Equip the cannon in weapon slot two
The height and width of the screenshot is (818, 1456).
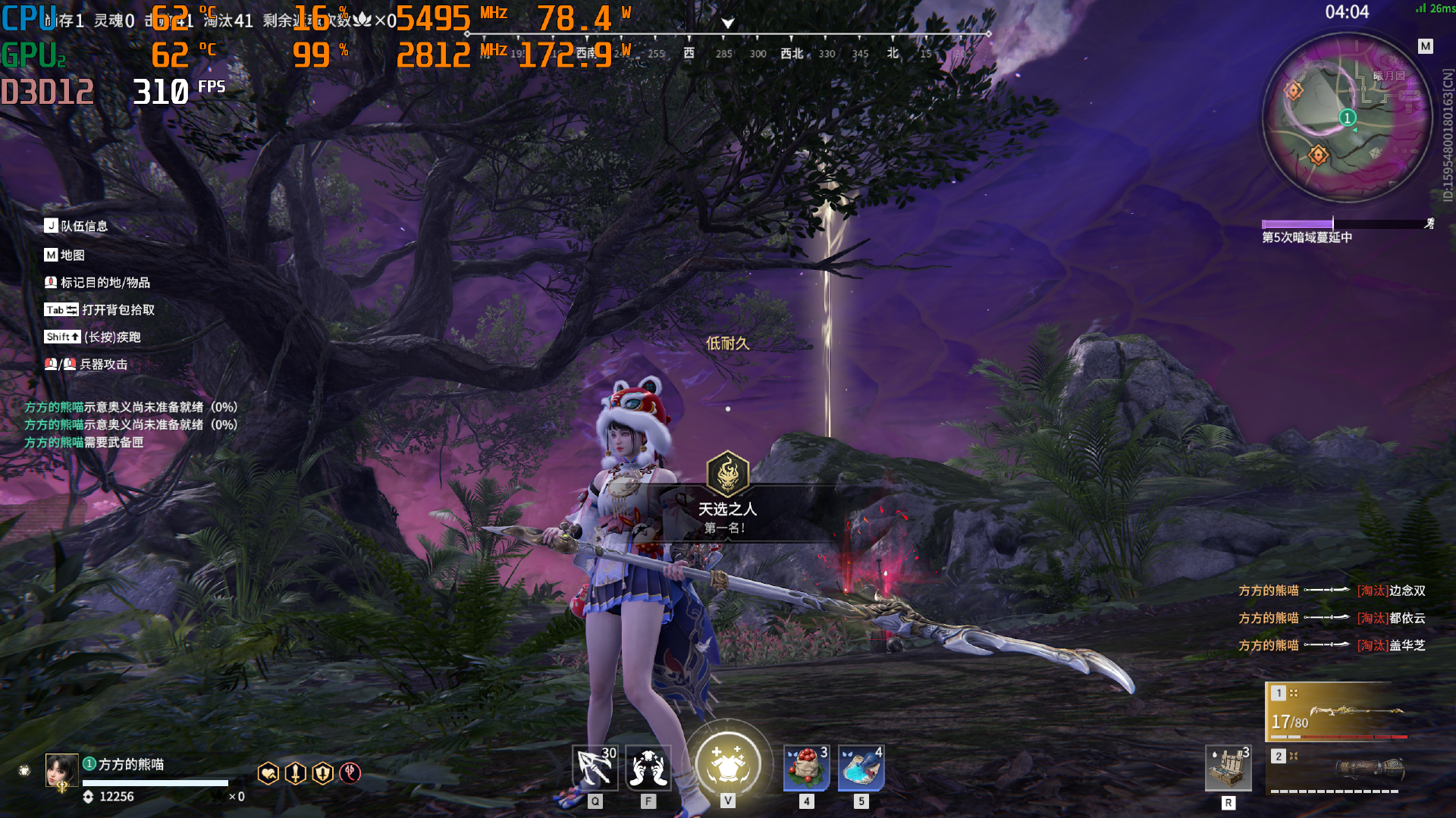pyautogui.click(x=1336, y=770)
